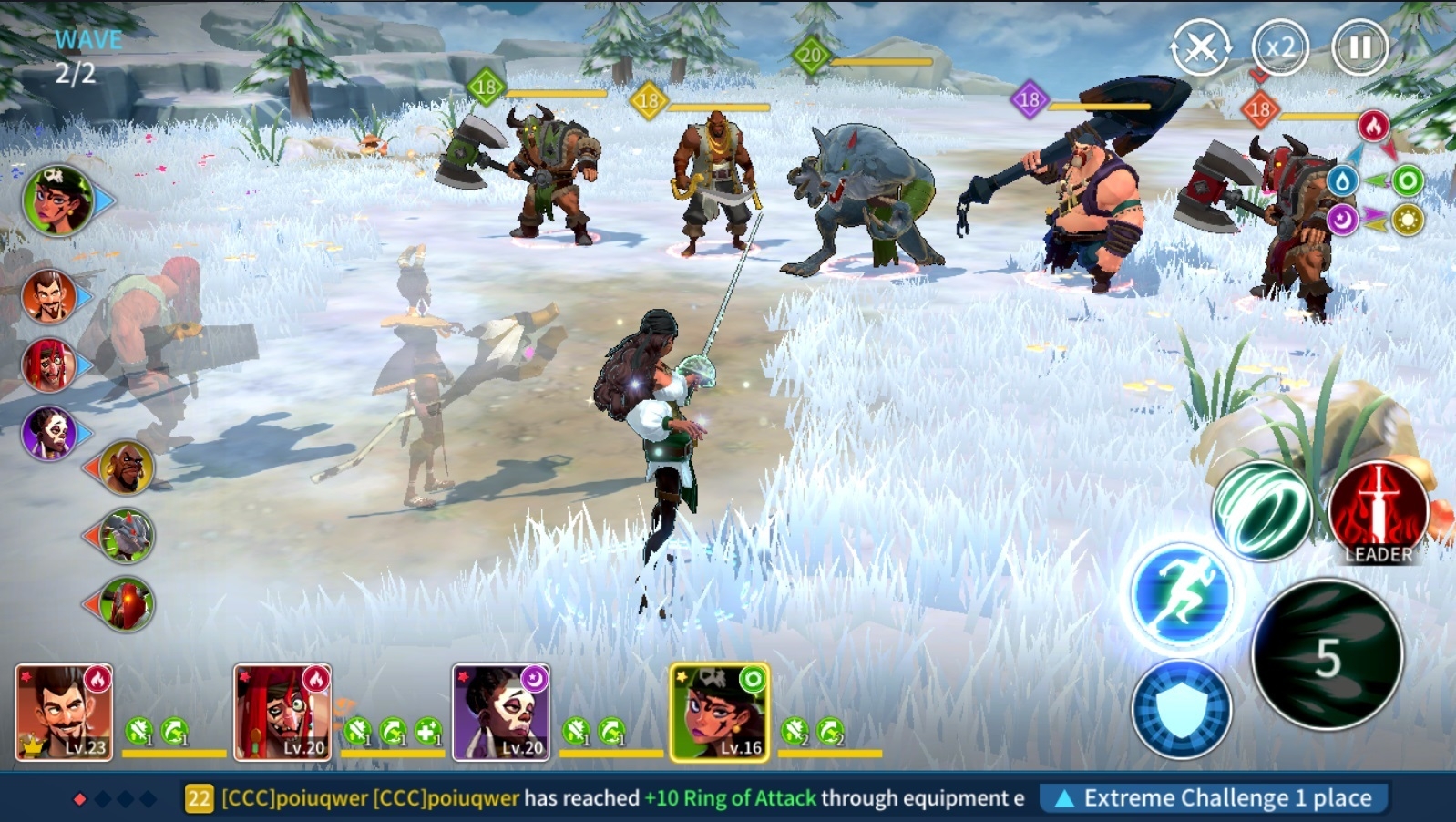Click the skull-faced hero turn order icon
Image resolution: width=1456 pixels, height=822 pixels.
48,432
